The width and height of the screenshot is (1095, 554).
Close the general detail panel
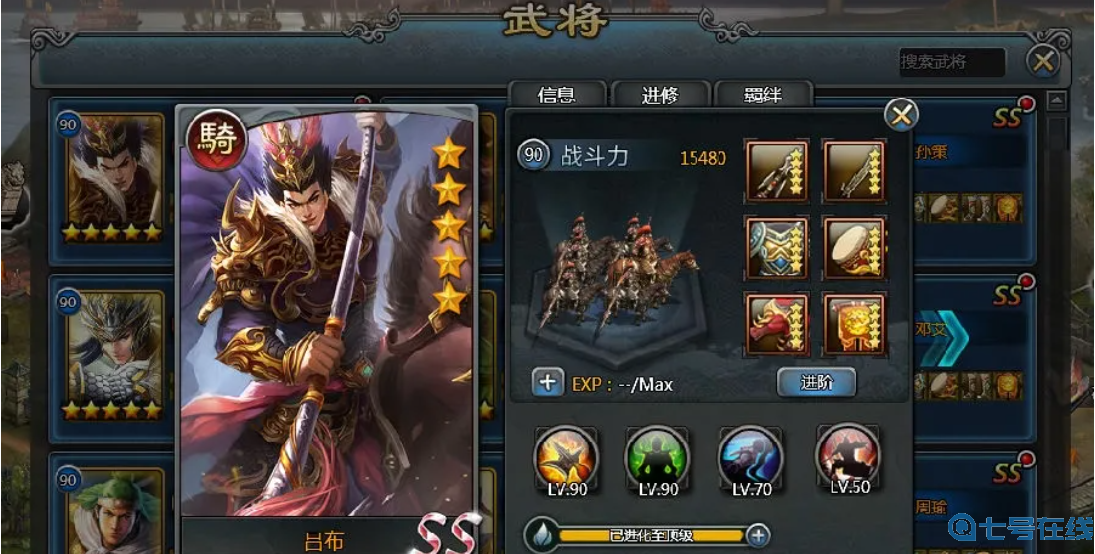pos(901,115)
